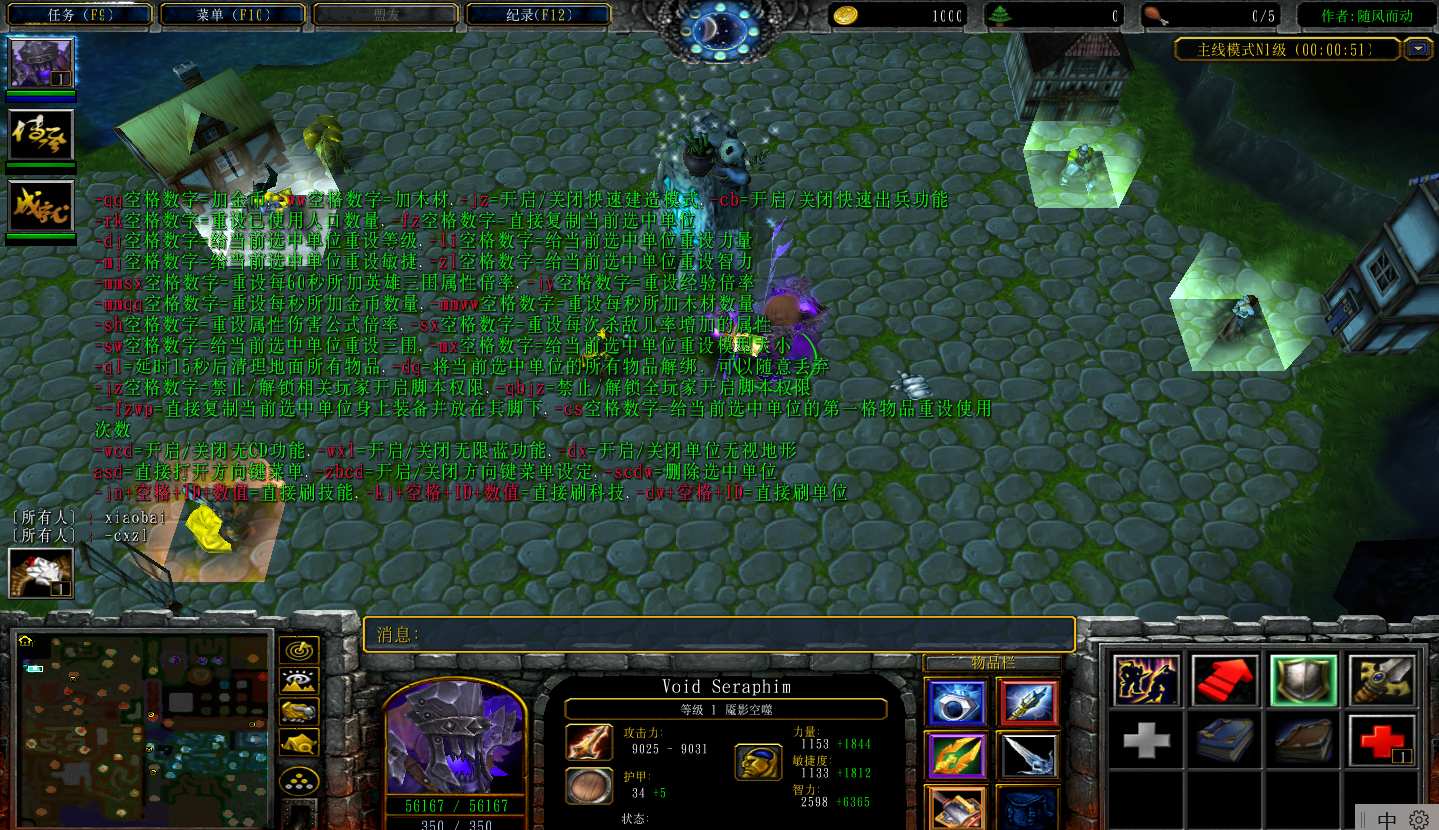The height and width of the screenshot is (830, 1439).
Task: Open the 菜单 (F10) game menu
Action: click(233, 15)
